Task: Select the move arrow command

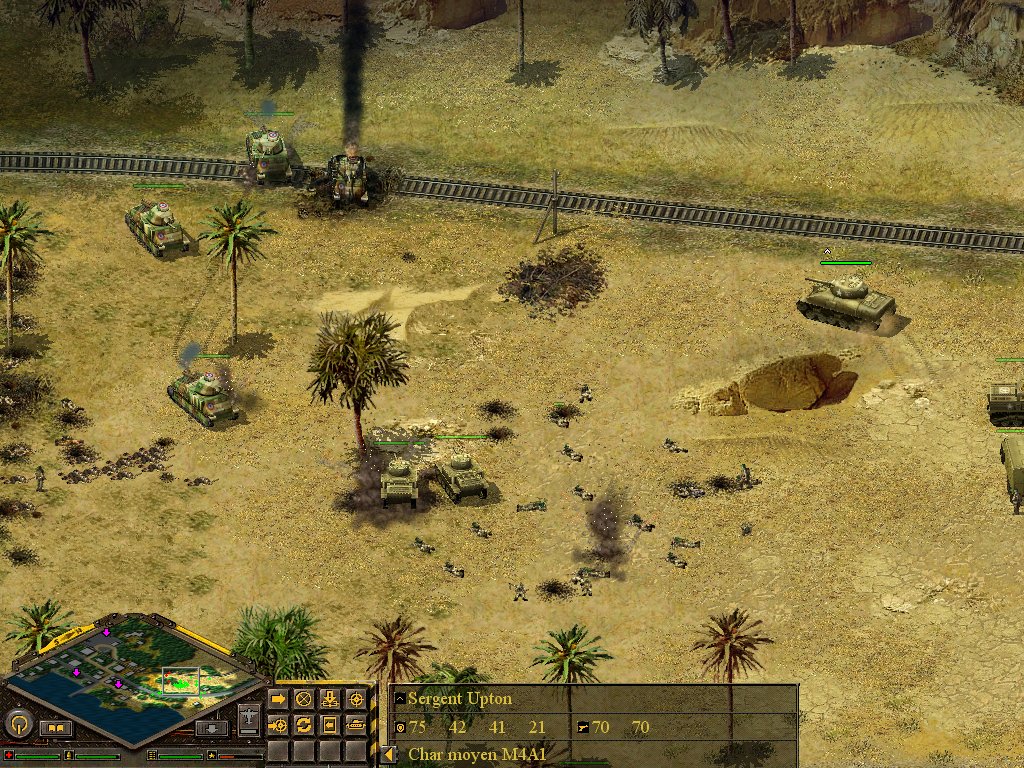Action: [x=279, y=699]
